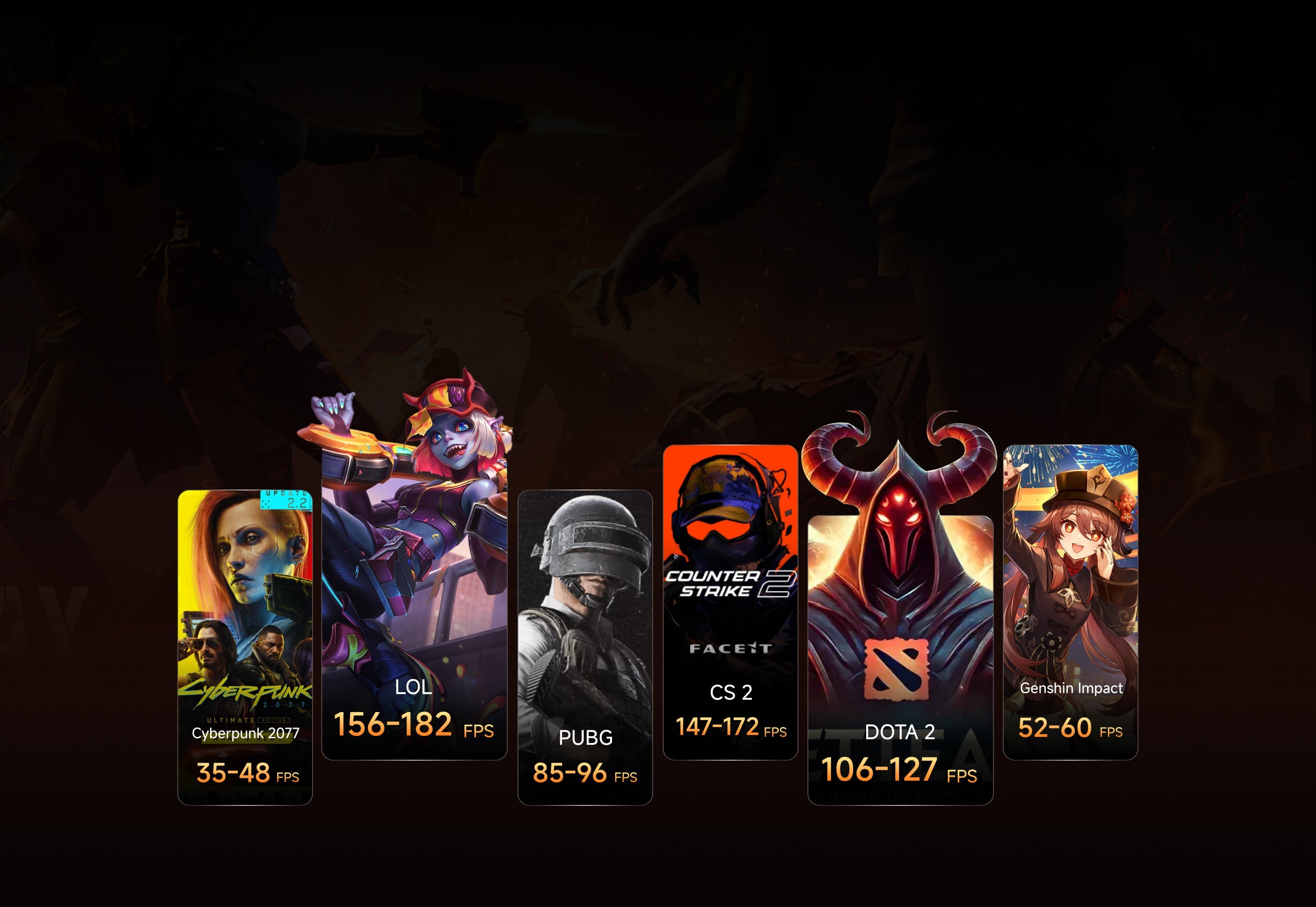The width and height of the screenshot is (1316, 907).
Task: Open the LOL game card
Action: tap(414, 602)
